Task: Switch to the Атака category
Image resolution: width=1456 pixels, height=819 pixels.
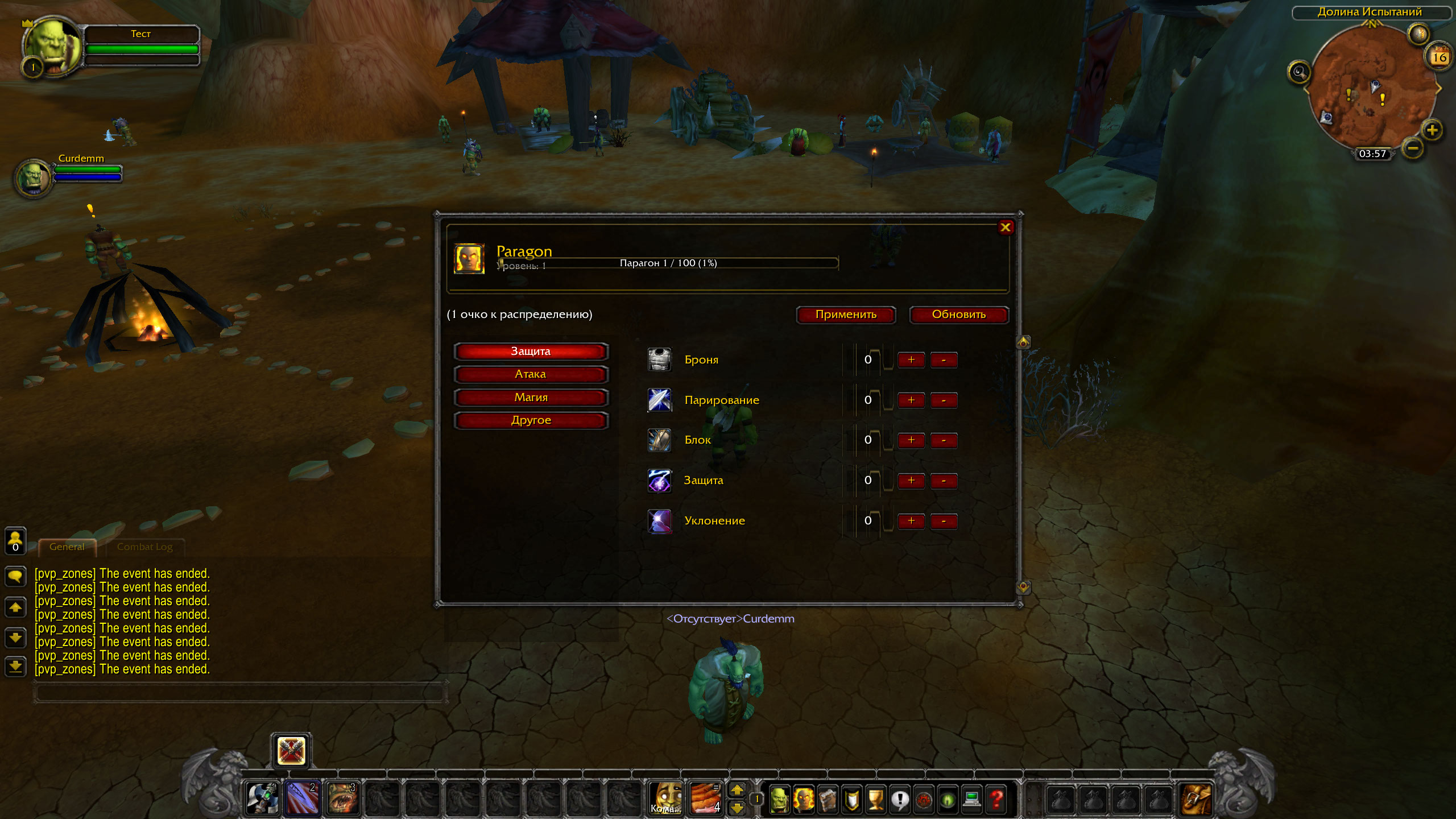Action: pos(531,374)
